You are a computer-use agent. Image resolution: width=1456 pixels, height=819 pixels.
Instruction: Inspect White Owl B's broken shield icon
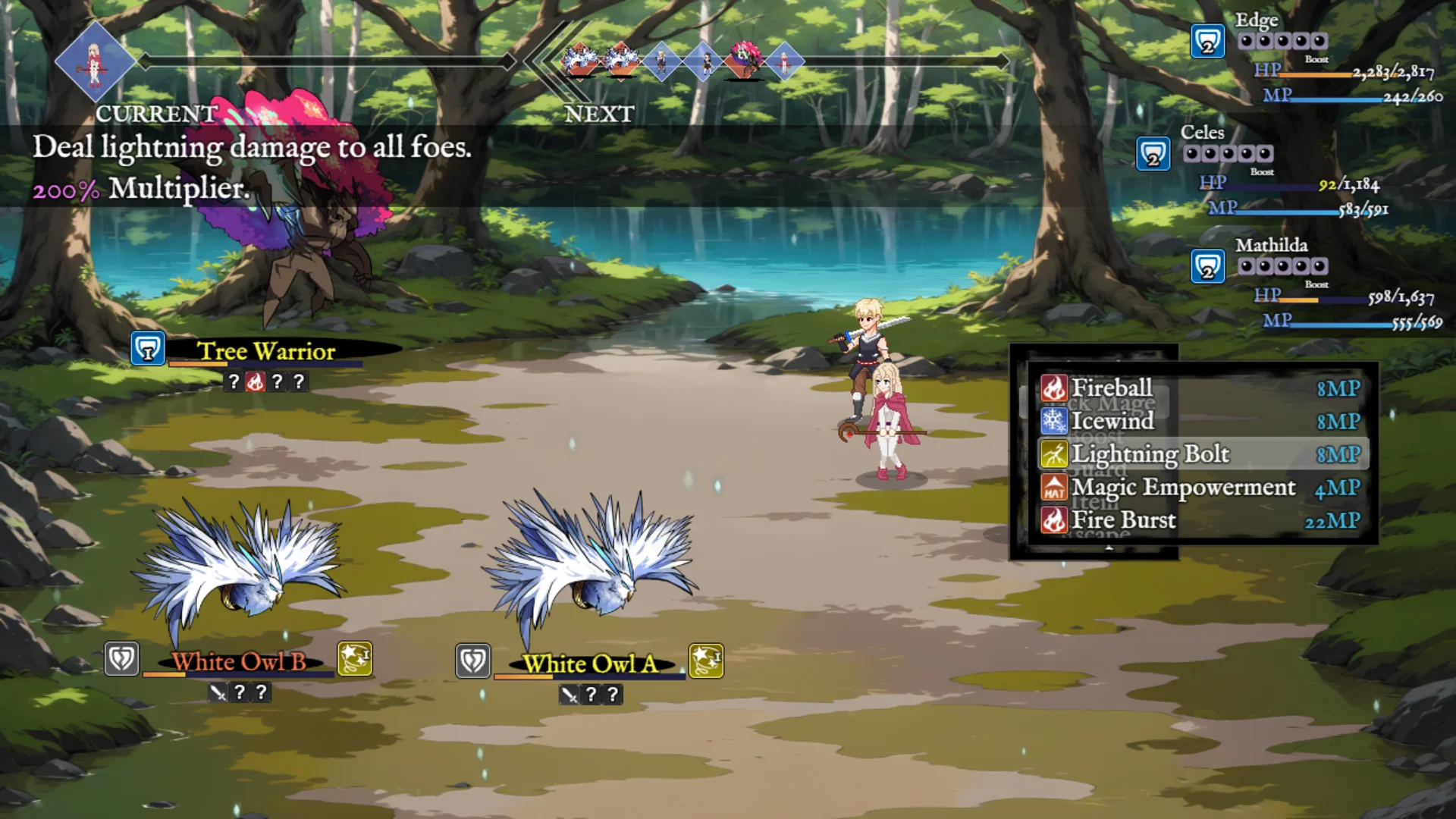coord(121,659)
